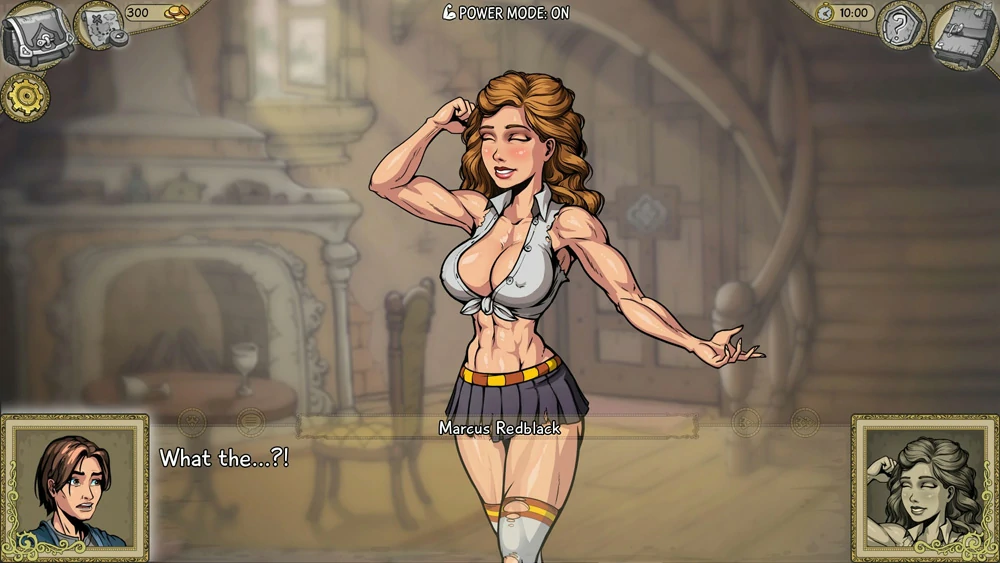Open the leather journal book
The image size is (1000, 563).
tap(962, 34)
